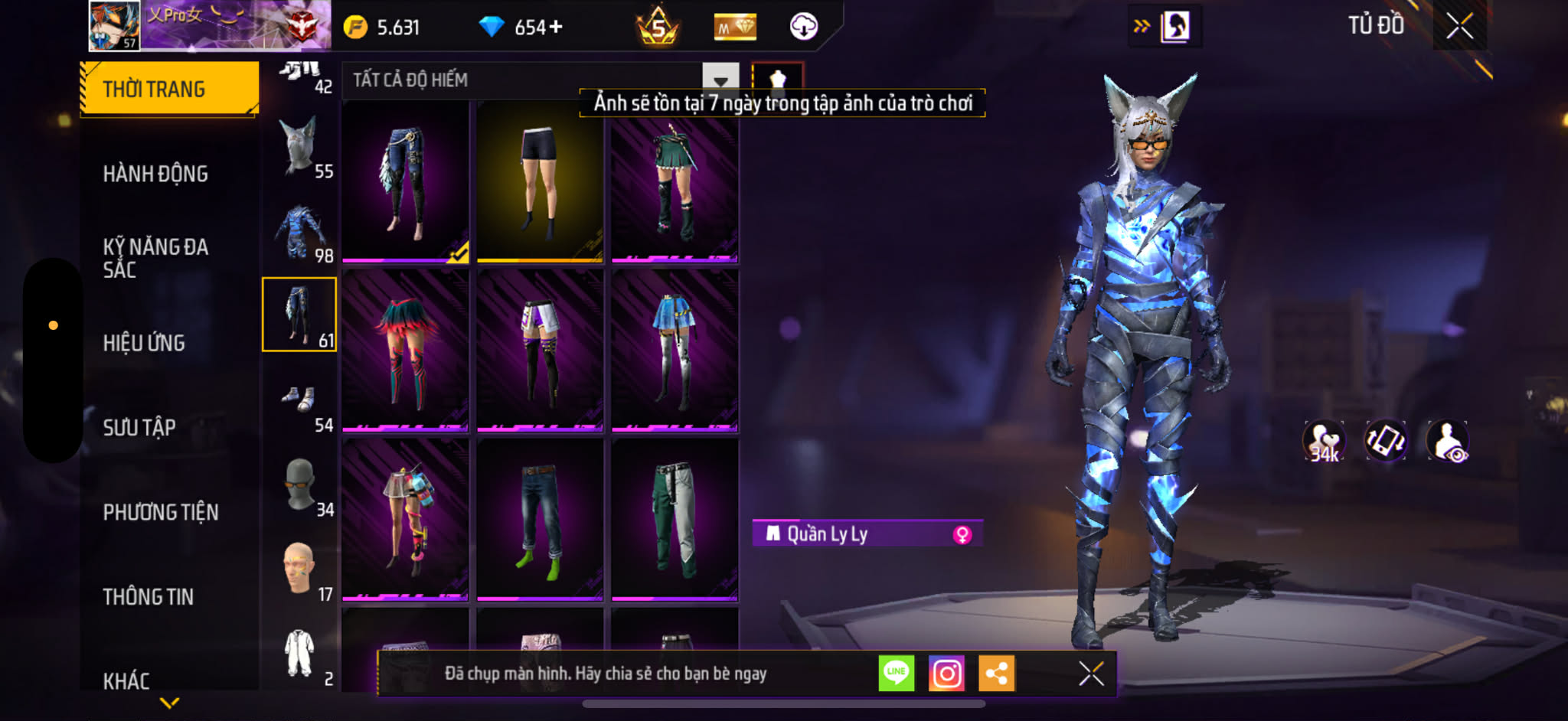Open Kỹ Năng Đa Sắc section
1568x721 pixels.
pos(155,258)
